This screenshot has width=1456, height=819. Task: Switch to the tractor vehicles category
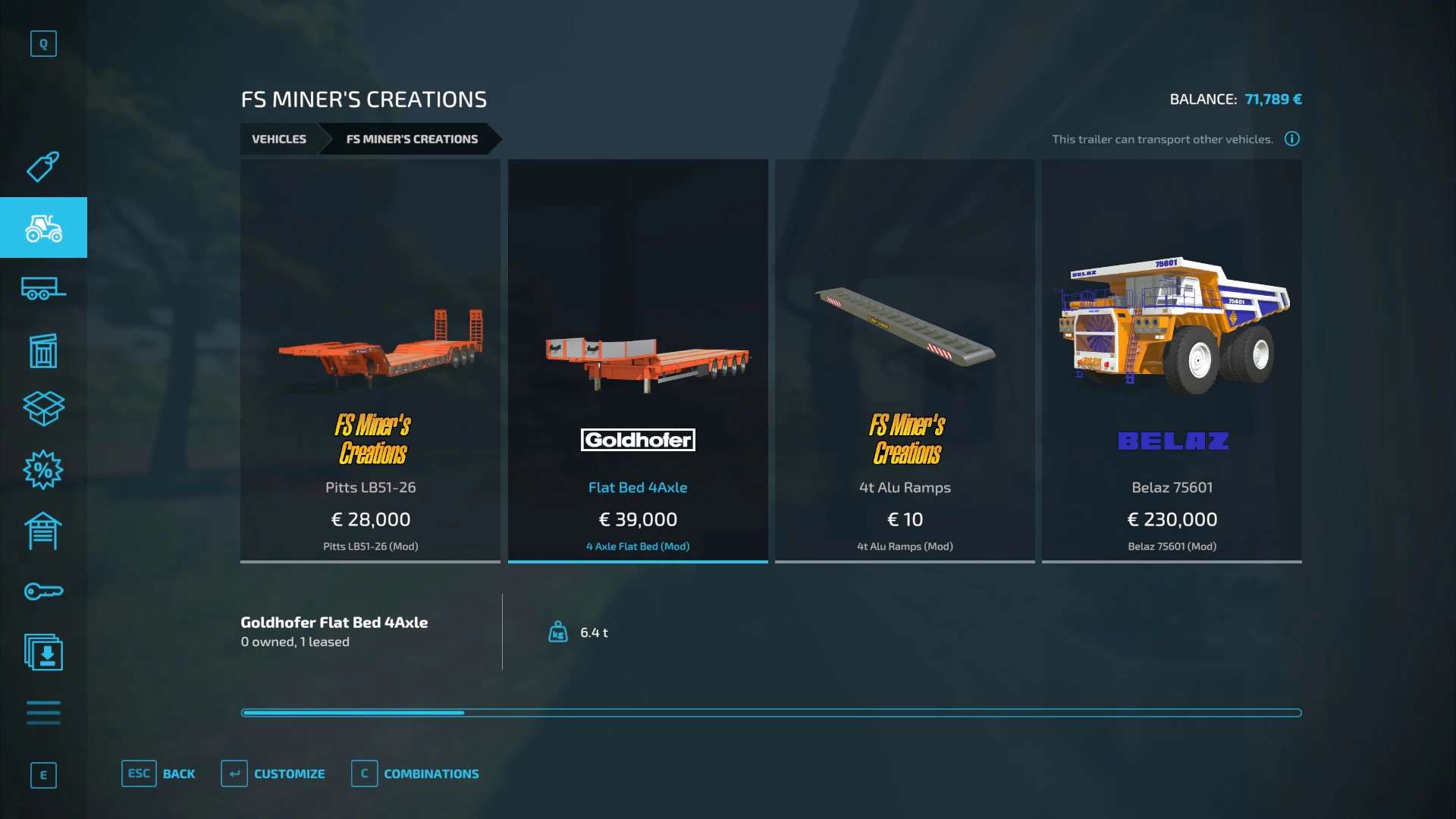43,227
